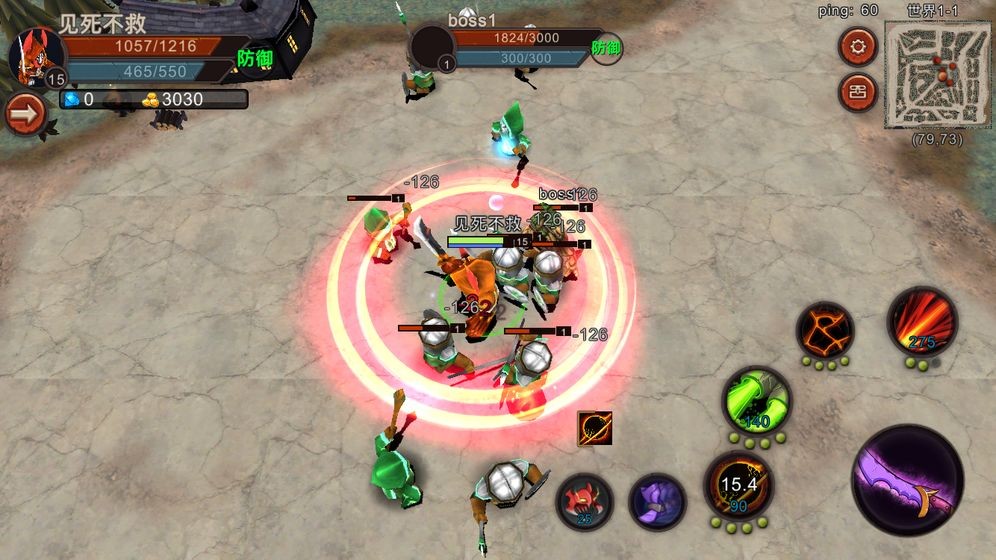Tap the fiery ring skill on cooldown
This screenshot has width=996, height=560.
pos(738,486)
